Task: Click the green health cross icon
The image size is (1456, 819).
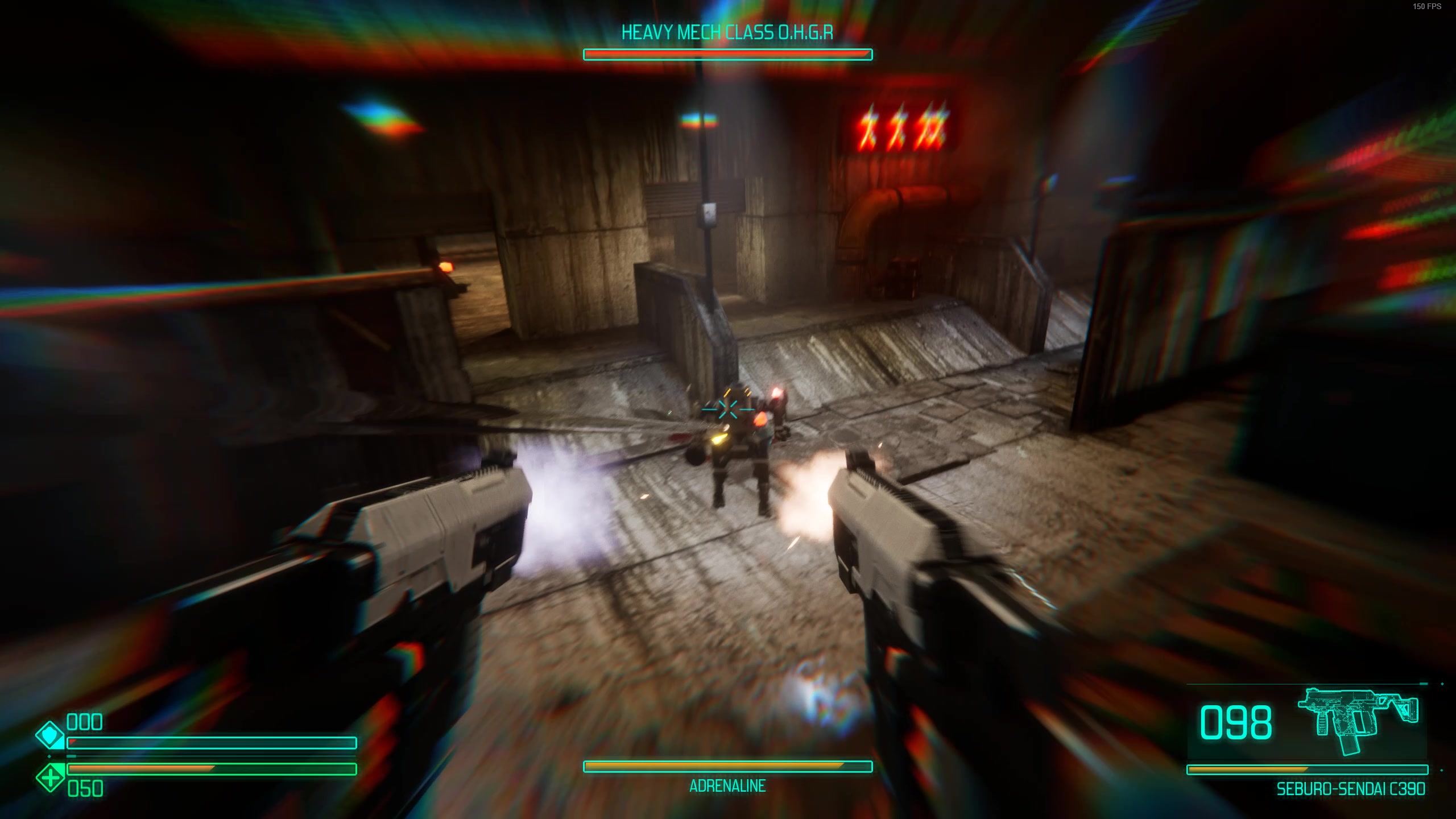Action: [49, 777]
